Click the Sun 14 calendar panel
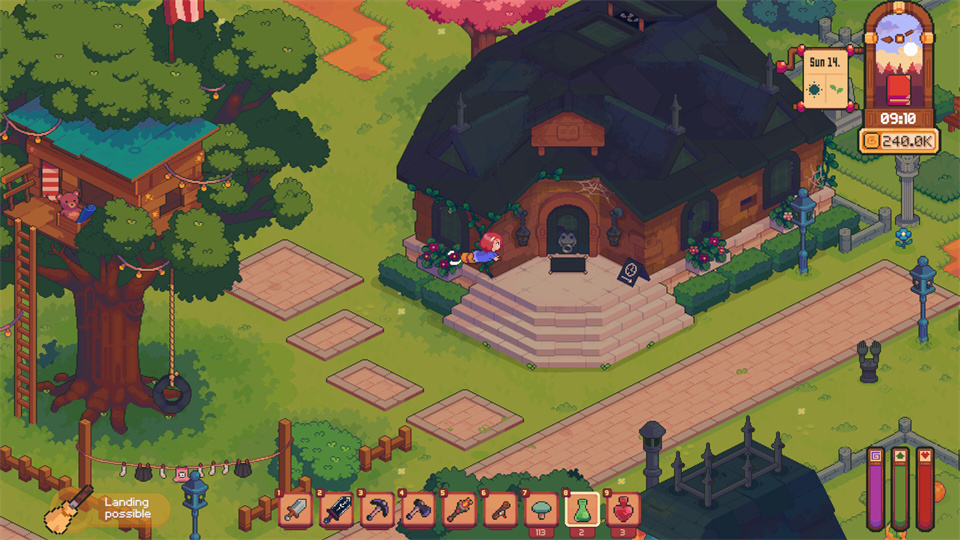The image size is (960, 540). (x=827, y=78)
